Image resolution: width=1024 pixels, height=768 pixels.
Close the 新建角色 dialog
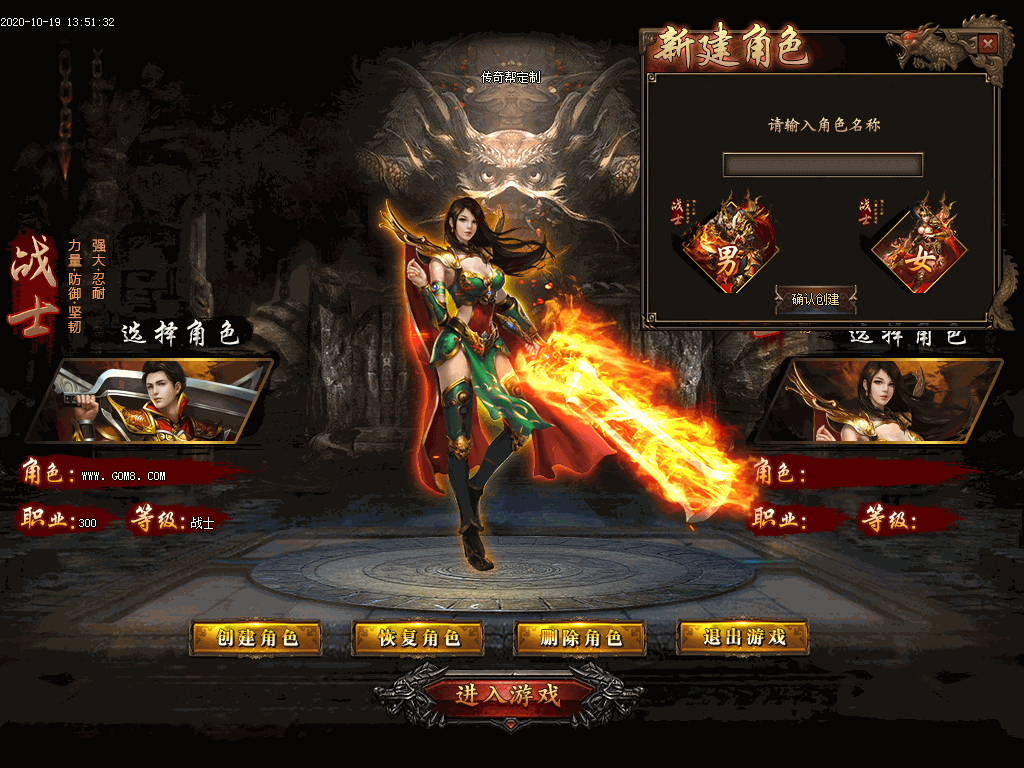tap(987, 44)
